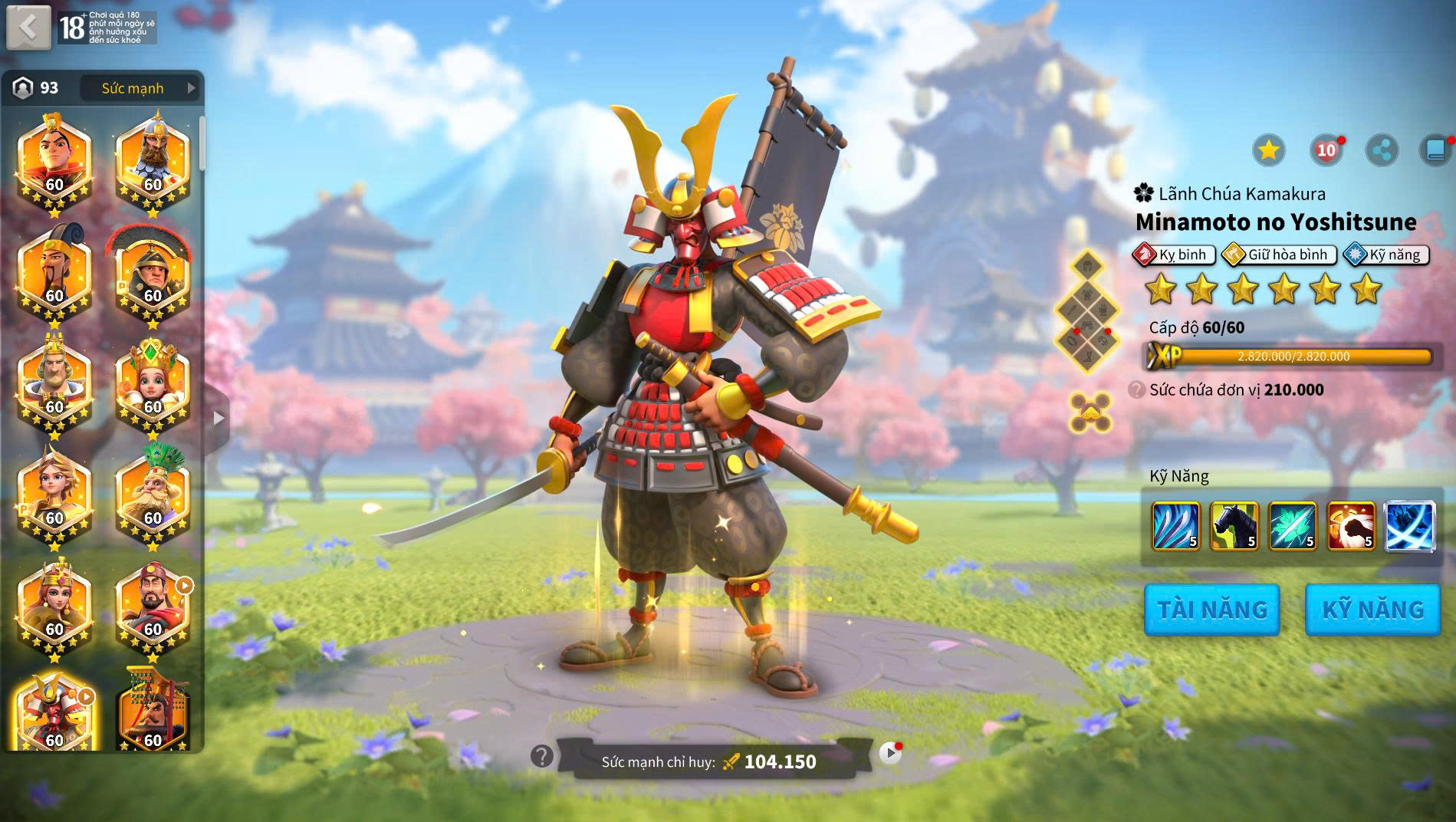1456x822 pixels.
Task: Select the first blue slash skill
Action: pyautogui.click(x=1175, y=526)
